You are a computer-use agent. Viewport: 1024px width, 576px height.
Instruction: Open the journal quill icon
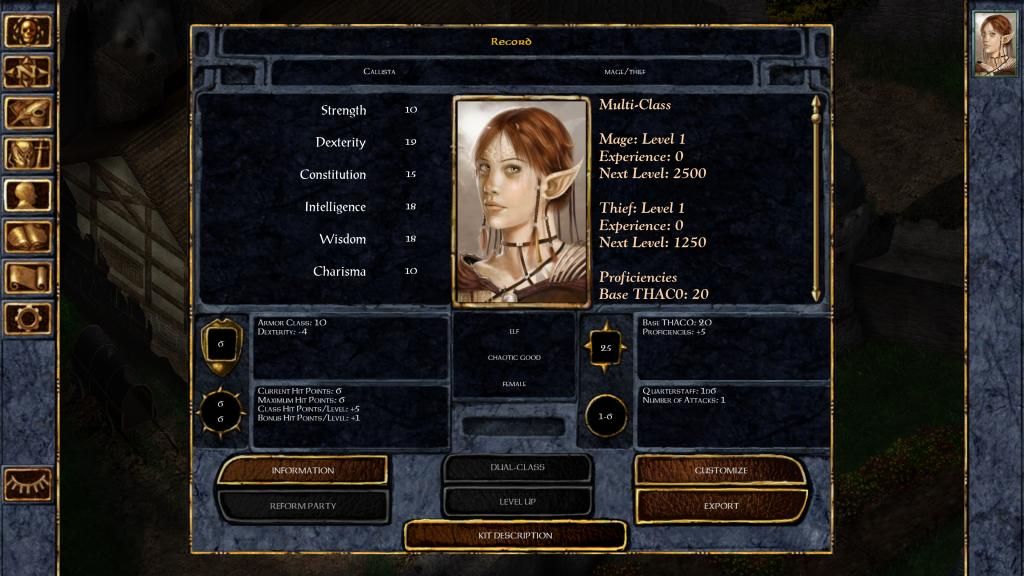pyautogui.click(x=28, y=113)
